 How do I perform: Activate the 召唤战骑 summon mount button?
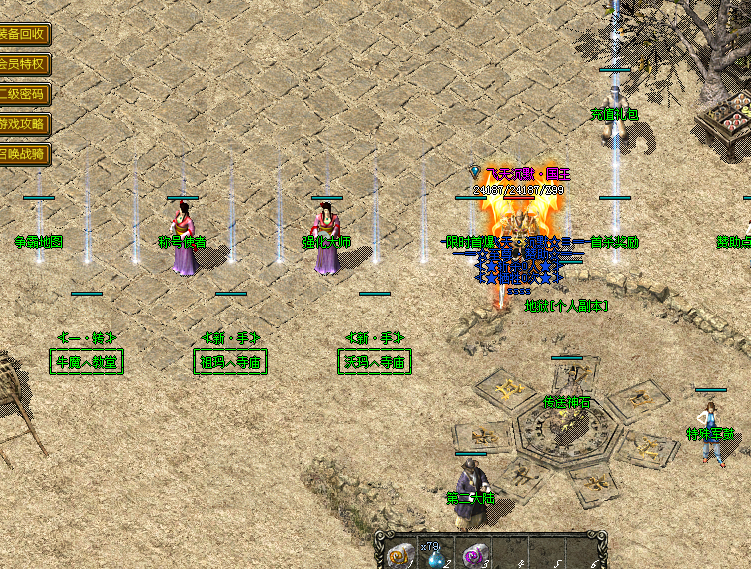(22, 154)
